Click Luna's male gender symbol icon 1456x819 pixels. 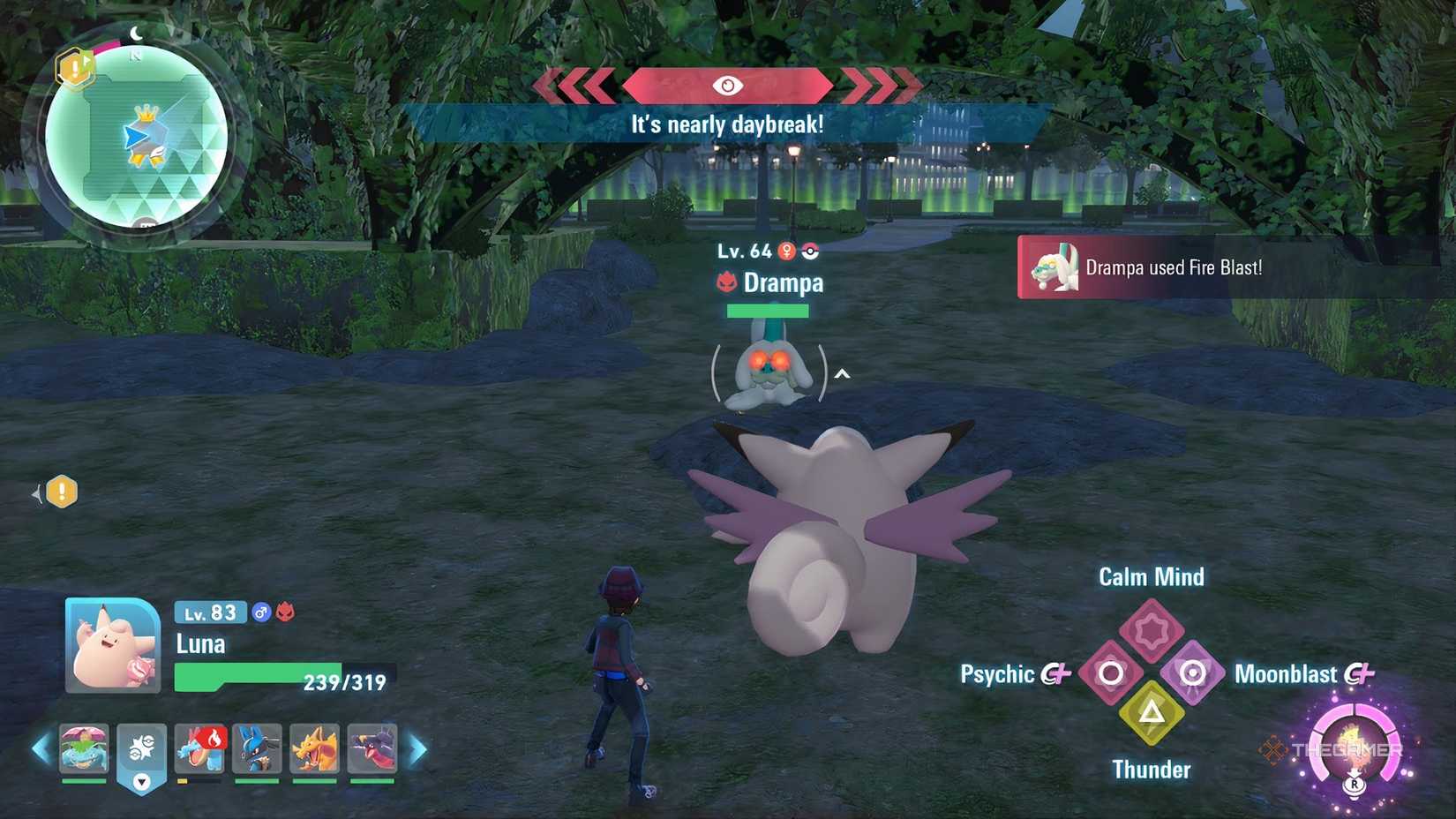pyautogui.click(x=260, y=612)
